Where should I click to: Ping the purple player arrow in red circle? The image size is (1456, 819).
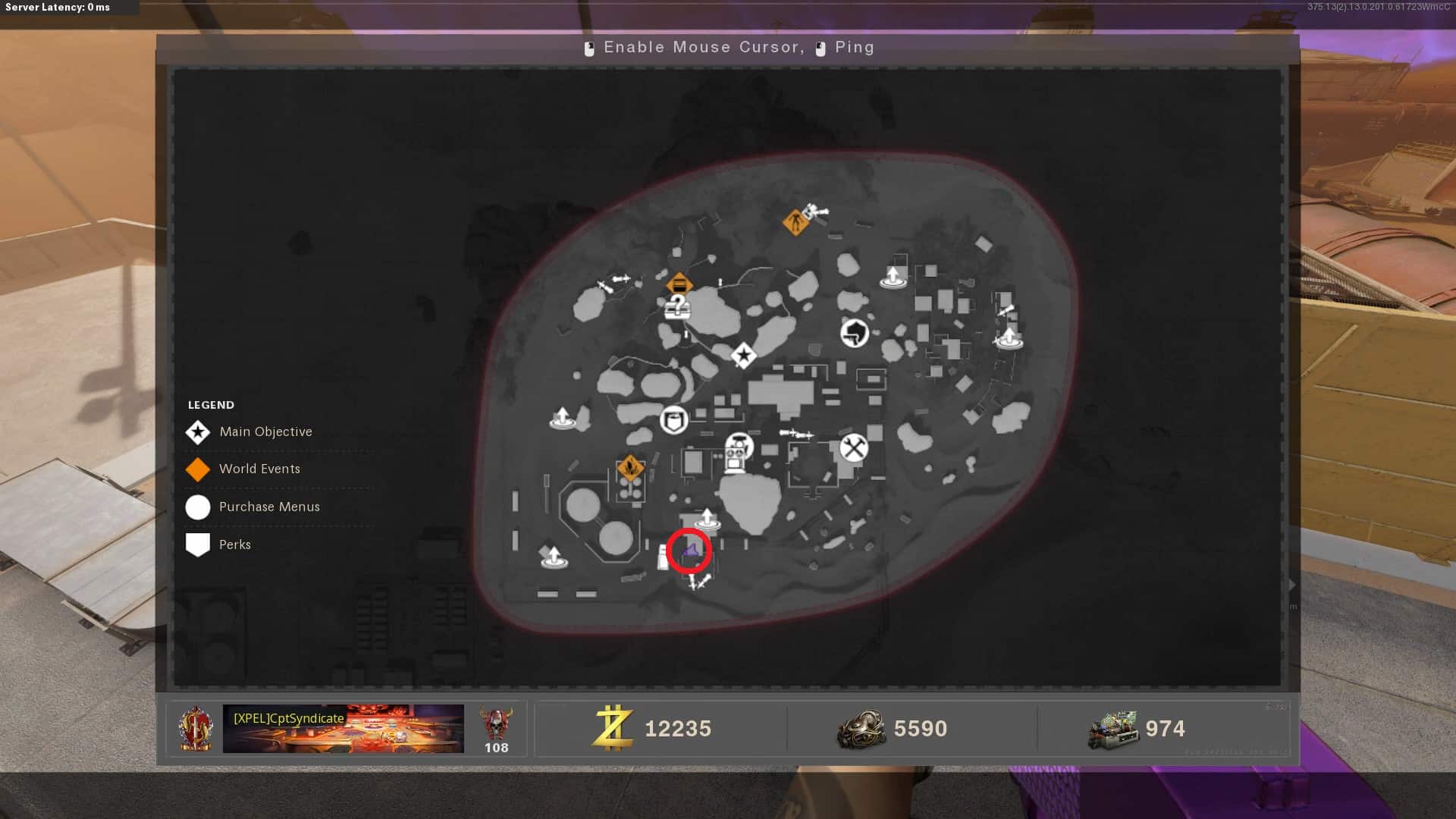pyautogui.click(x=690, y=551)
